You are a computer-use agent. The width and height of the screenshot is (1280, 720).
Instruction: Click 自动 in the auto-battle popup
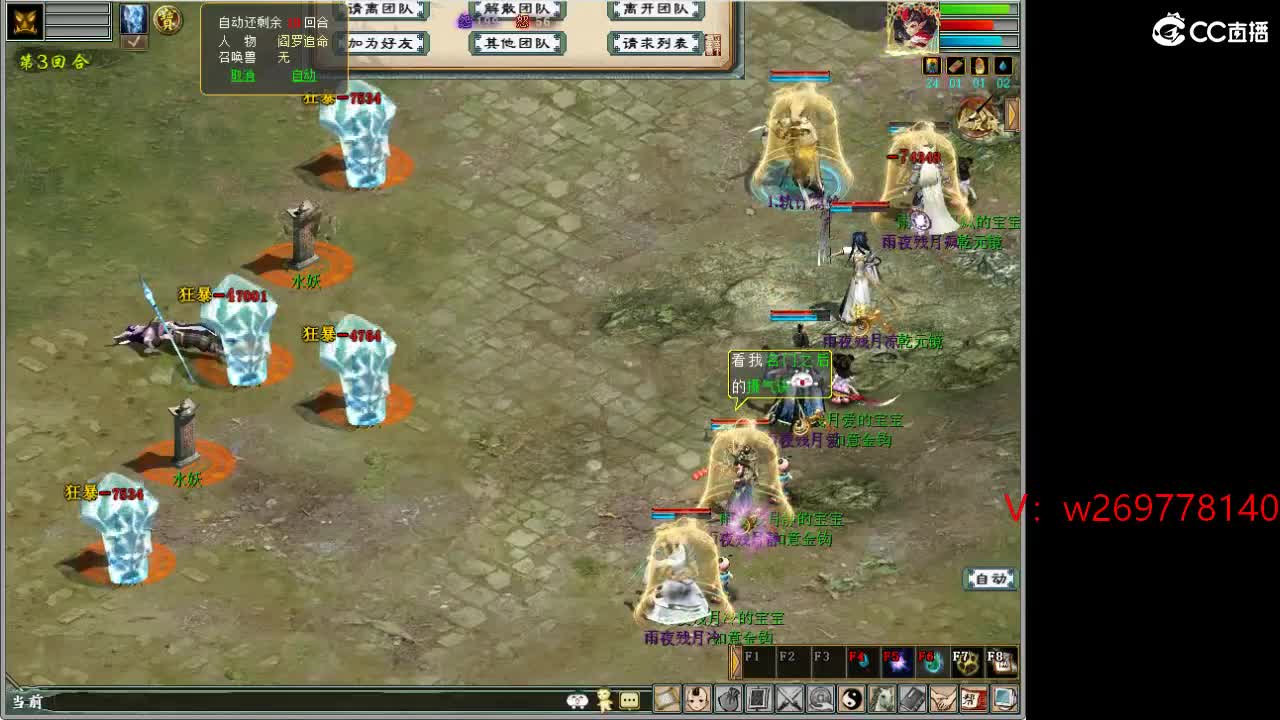point(303,75)
